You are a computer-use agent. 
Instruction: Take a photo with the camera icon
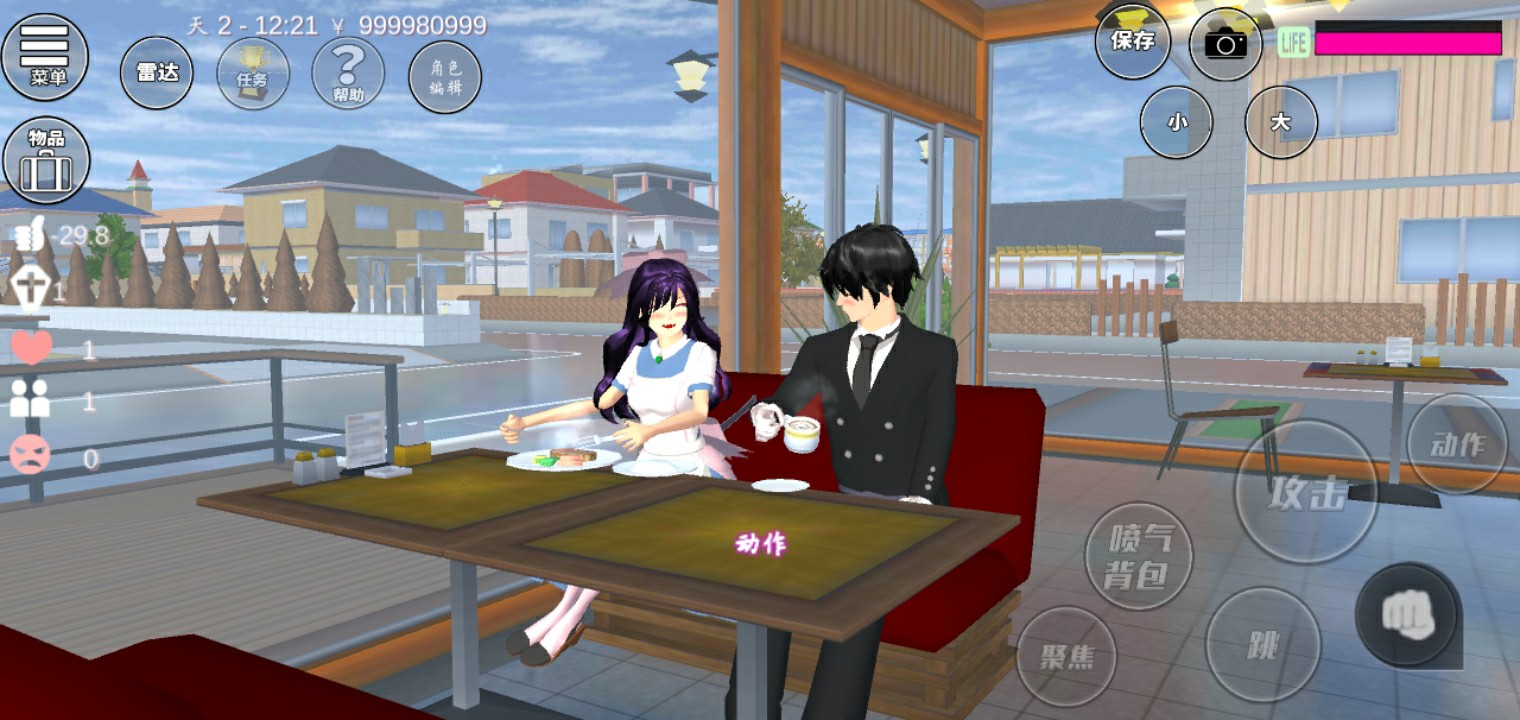coord(1225,43)
